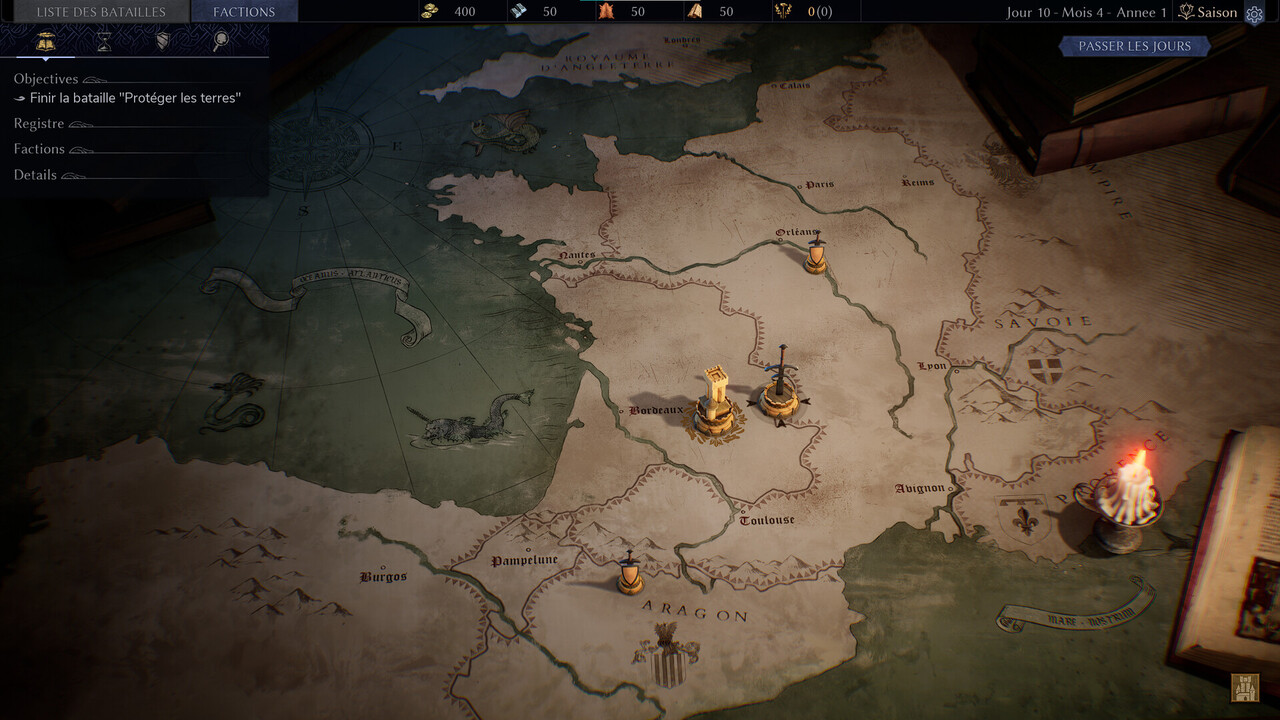Expand the Registre section

point(39,124)
